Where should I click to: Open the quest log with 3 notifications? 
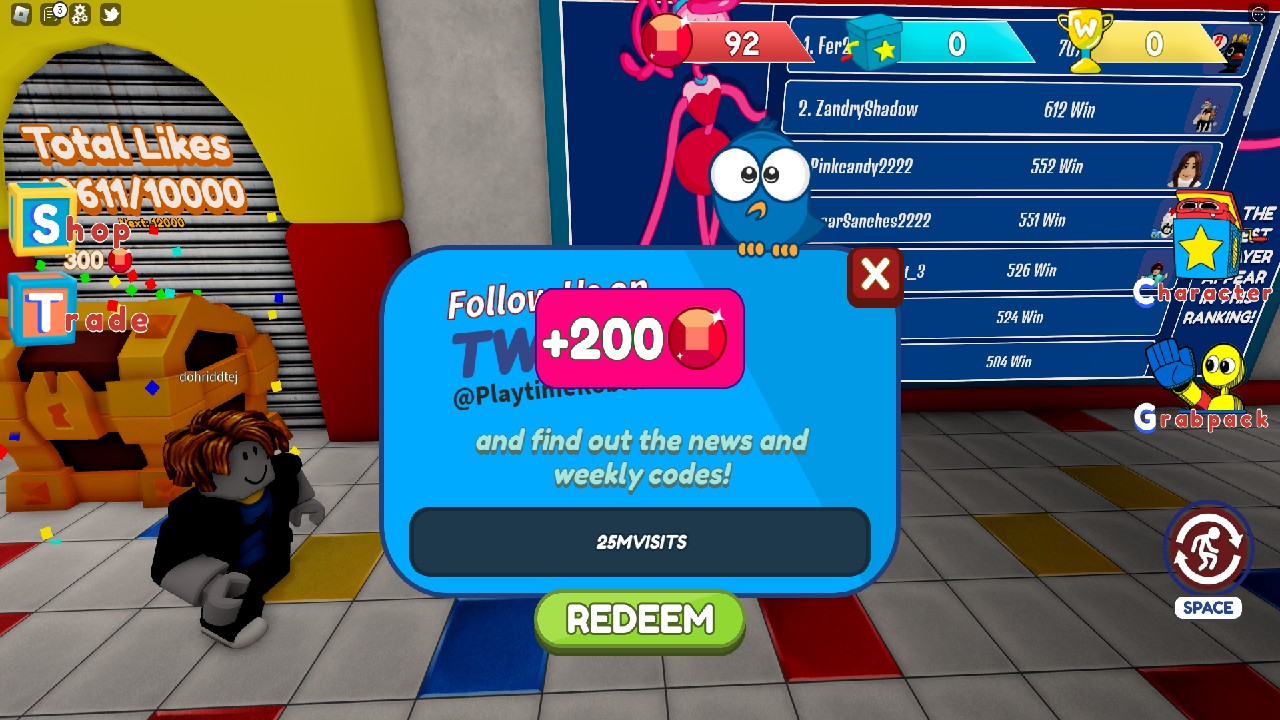pyautogui.click(x=48, y=13)
